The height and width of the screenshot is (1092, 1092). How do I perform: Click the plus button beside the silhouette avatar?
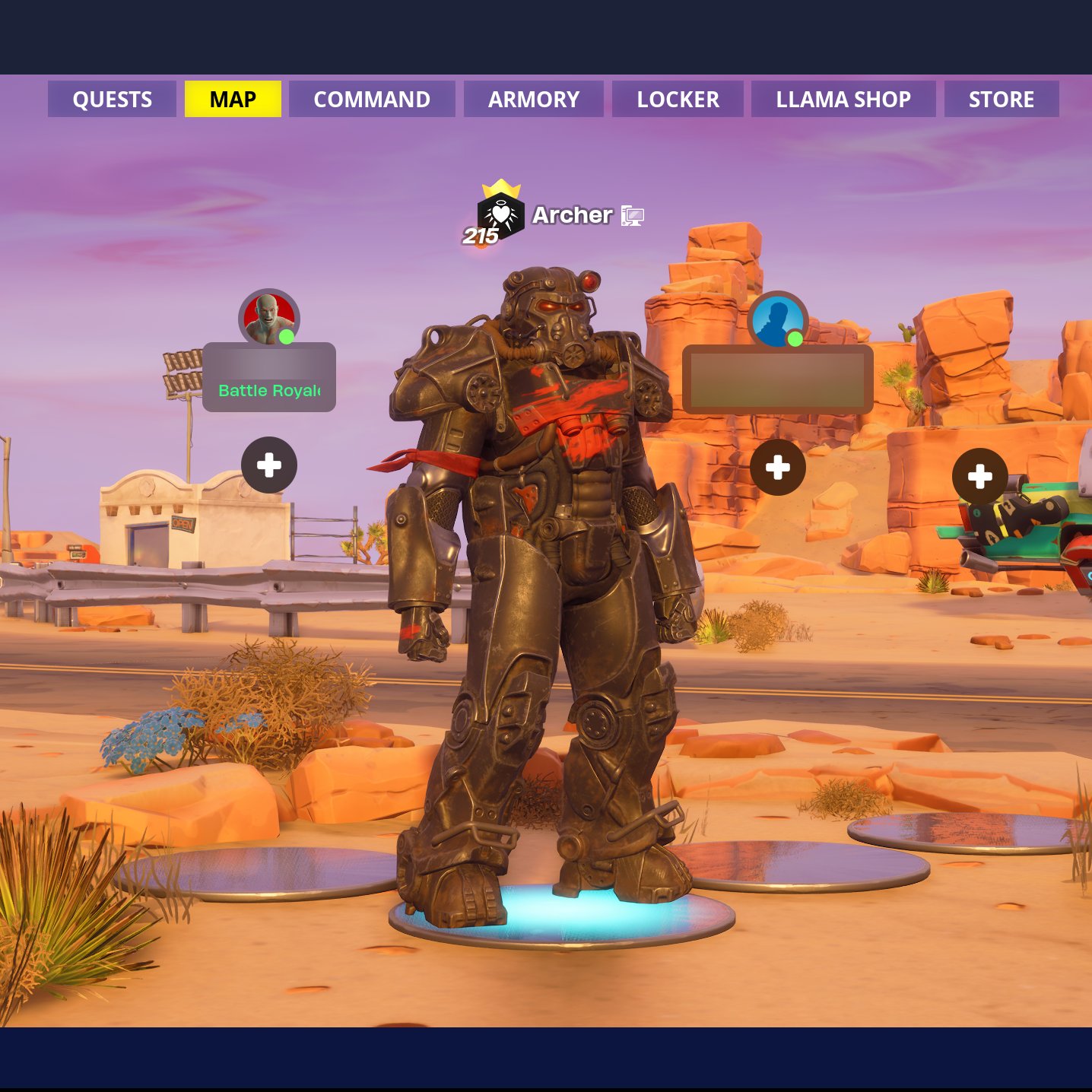778,465
